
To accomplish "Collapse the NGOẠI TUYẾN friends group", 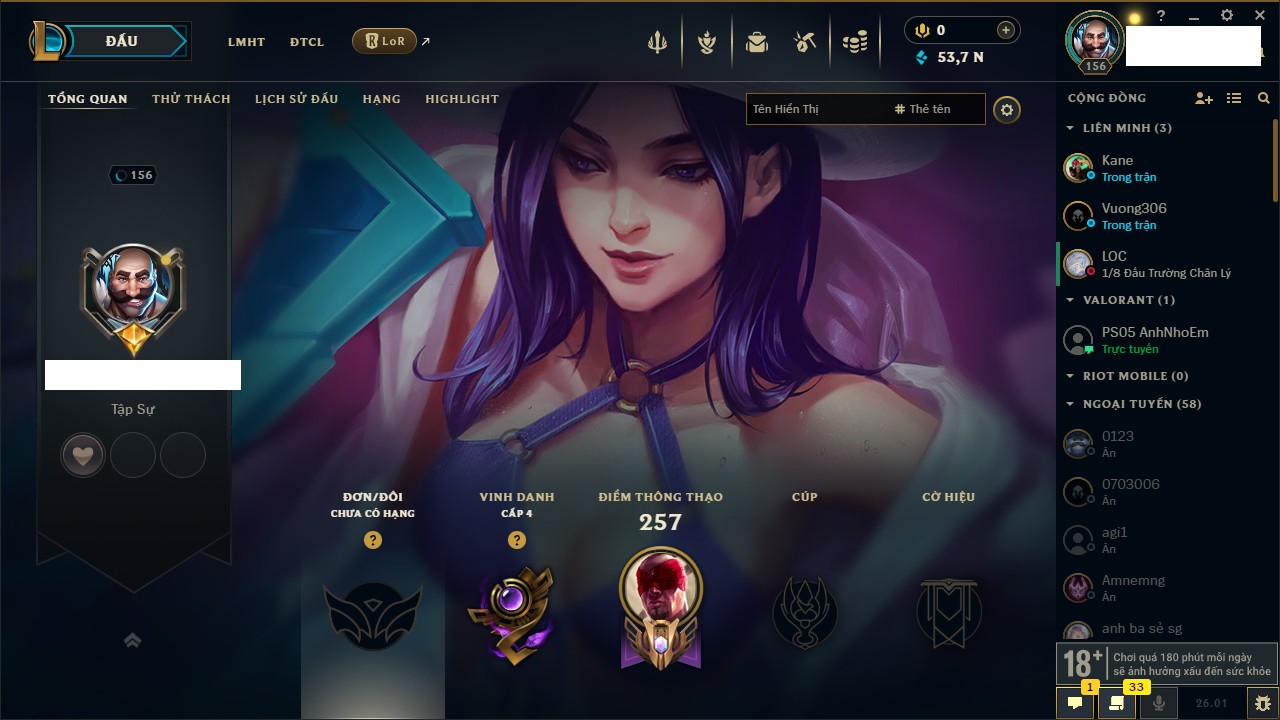I will tap(1070, 404).
